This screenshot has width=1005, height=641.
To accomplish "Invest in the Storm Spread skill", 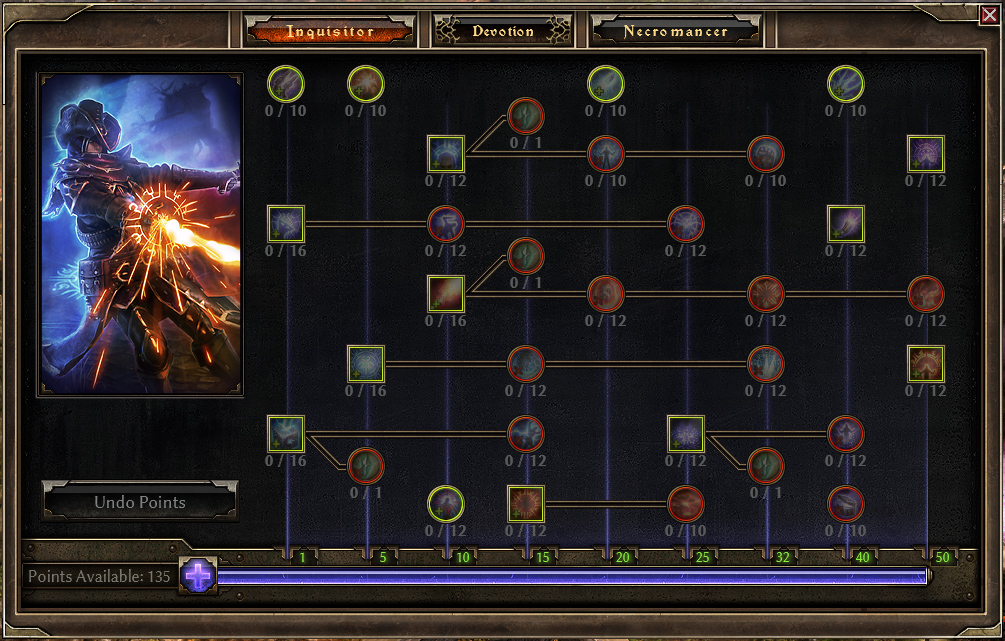I will point(846,84).
